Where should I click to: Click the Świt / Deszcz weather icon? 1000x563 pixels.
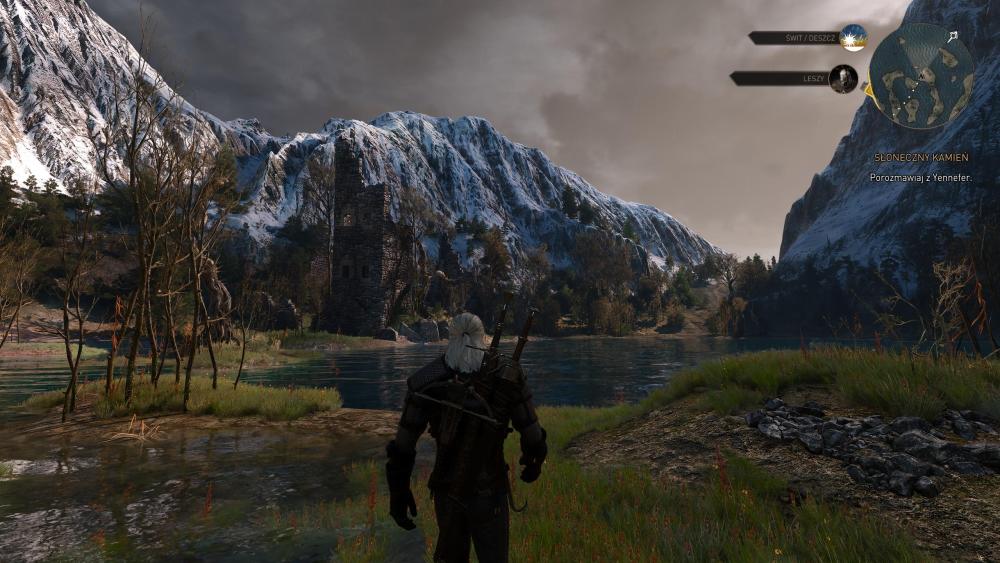pyautogui.click(x=853, y=38)
